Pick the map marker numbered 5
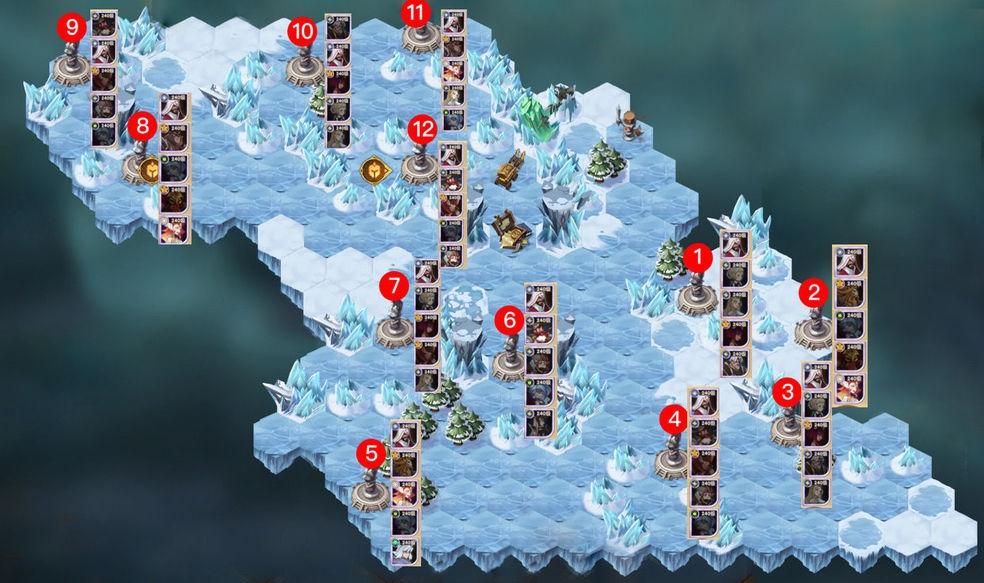 [x=372, y=453]
